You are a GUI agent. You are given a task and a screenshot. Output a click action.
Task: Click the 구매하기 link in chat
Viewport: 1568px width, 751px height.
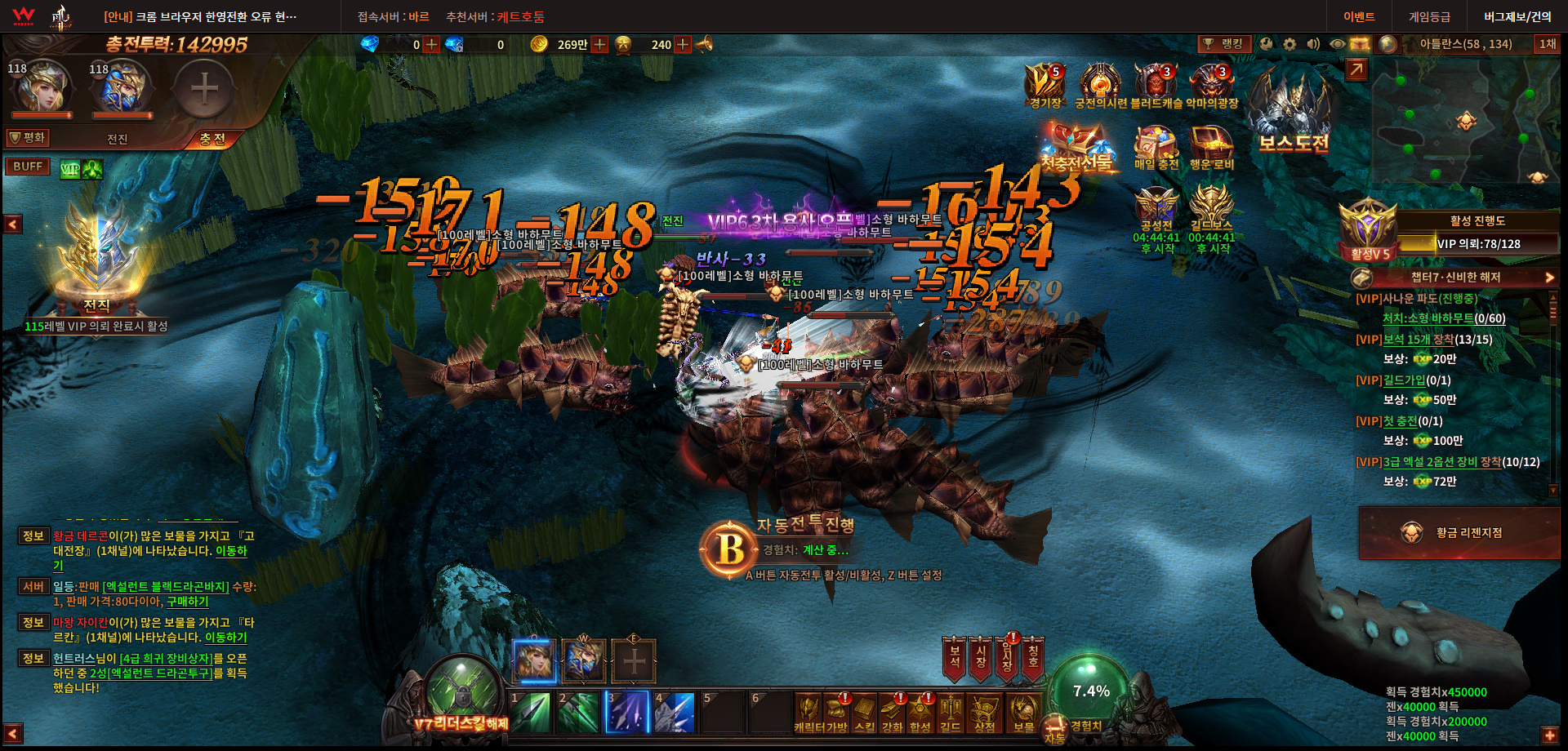coord(188,602)
